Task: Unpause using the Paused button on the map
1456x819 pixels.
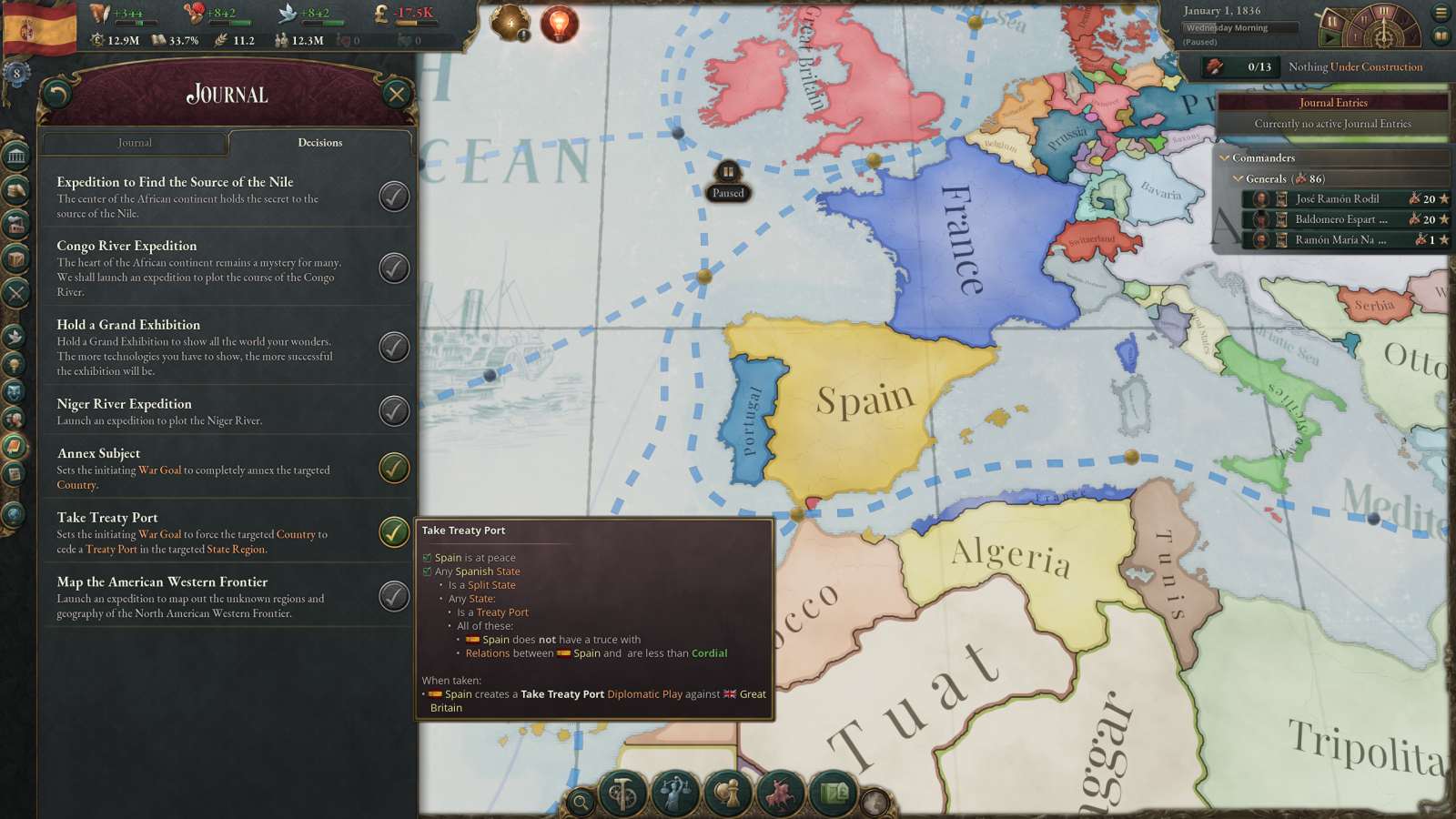Action: point(728,181)
